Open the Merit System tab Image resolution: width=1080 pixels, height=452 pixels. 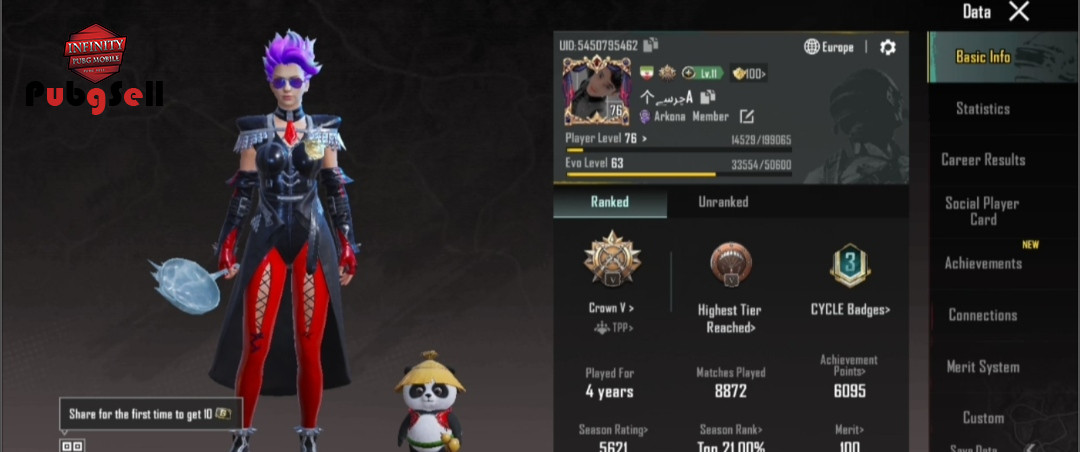tap(983, 367)
